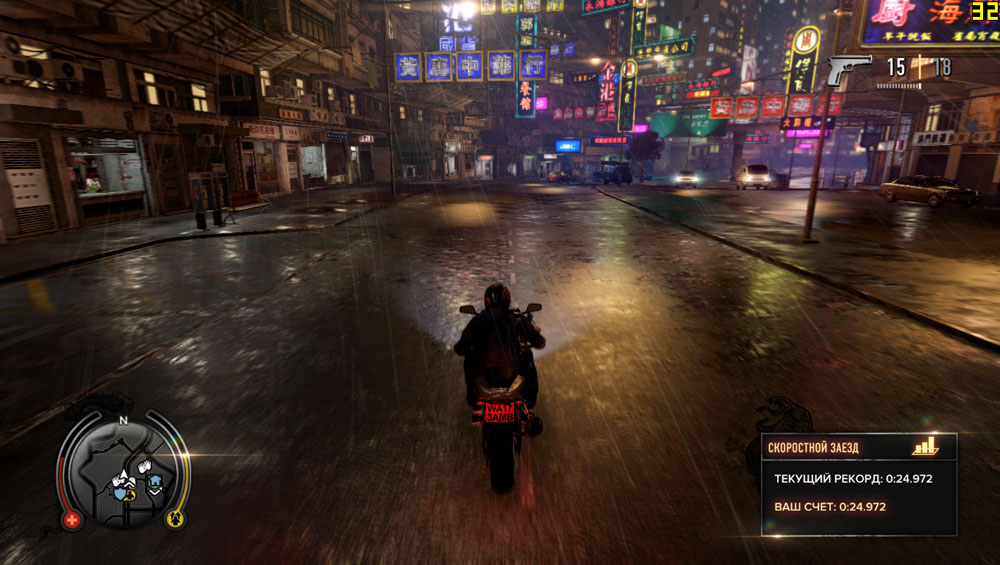Open the gold leaderboard bars icon
Viewport: 1000px width, 565px height.
pos(925,446)
